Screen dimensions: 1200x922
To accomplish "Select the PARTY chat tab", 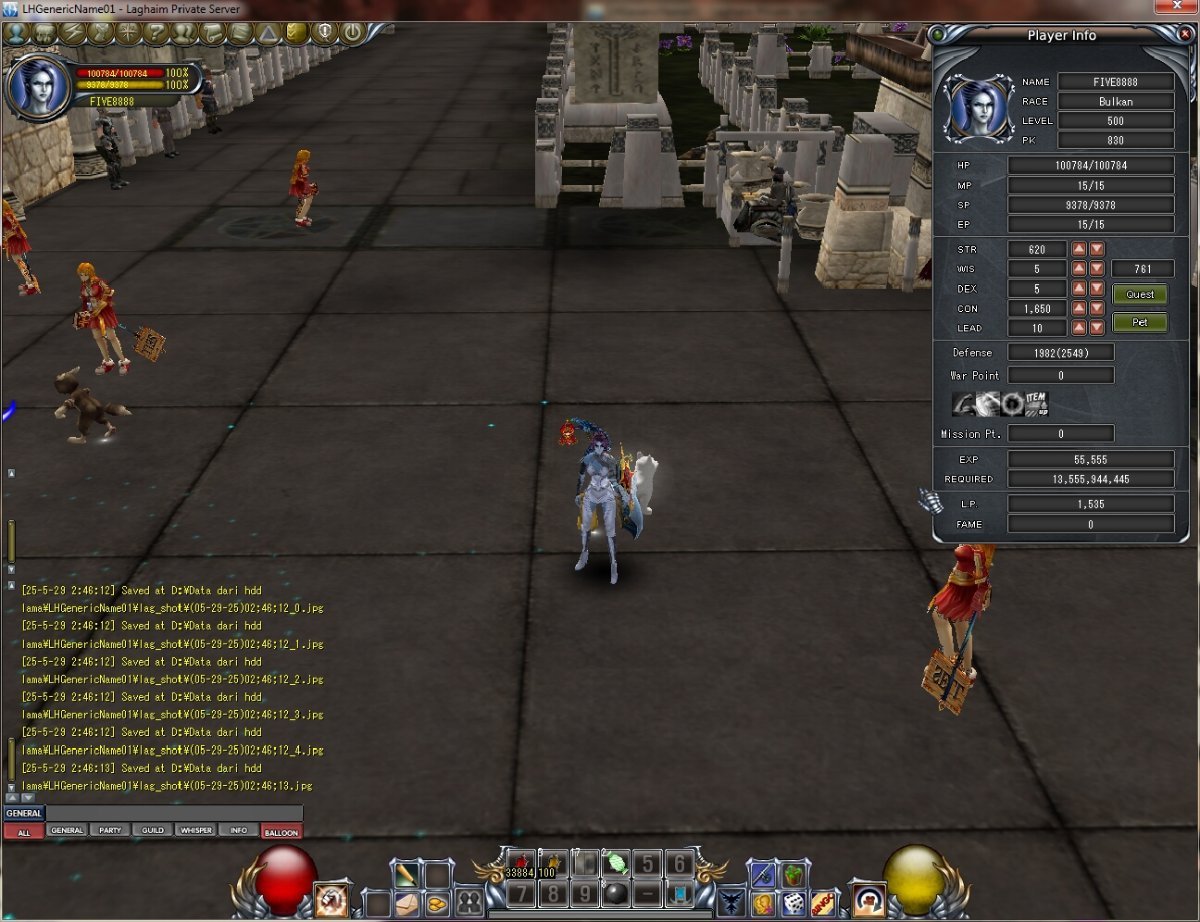I will 110,831.
